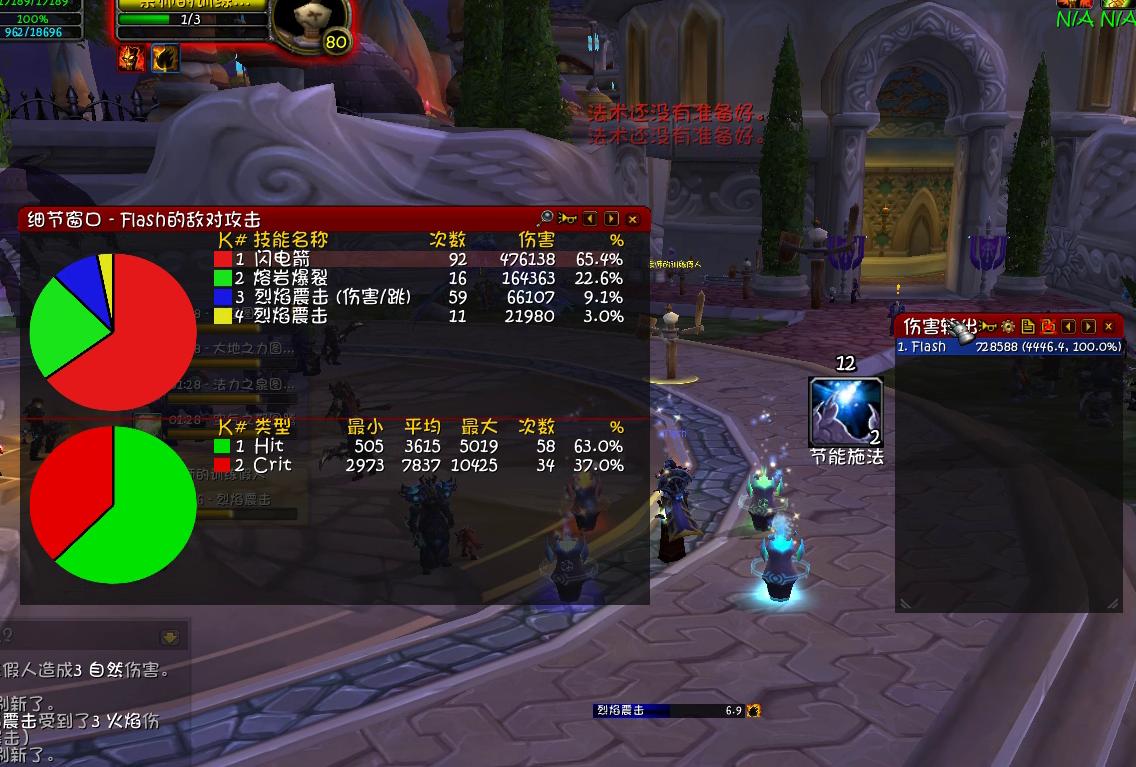
Task: Click the damage meter report horn icon
Action: pos(988,327)
